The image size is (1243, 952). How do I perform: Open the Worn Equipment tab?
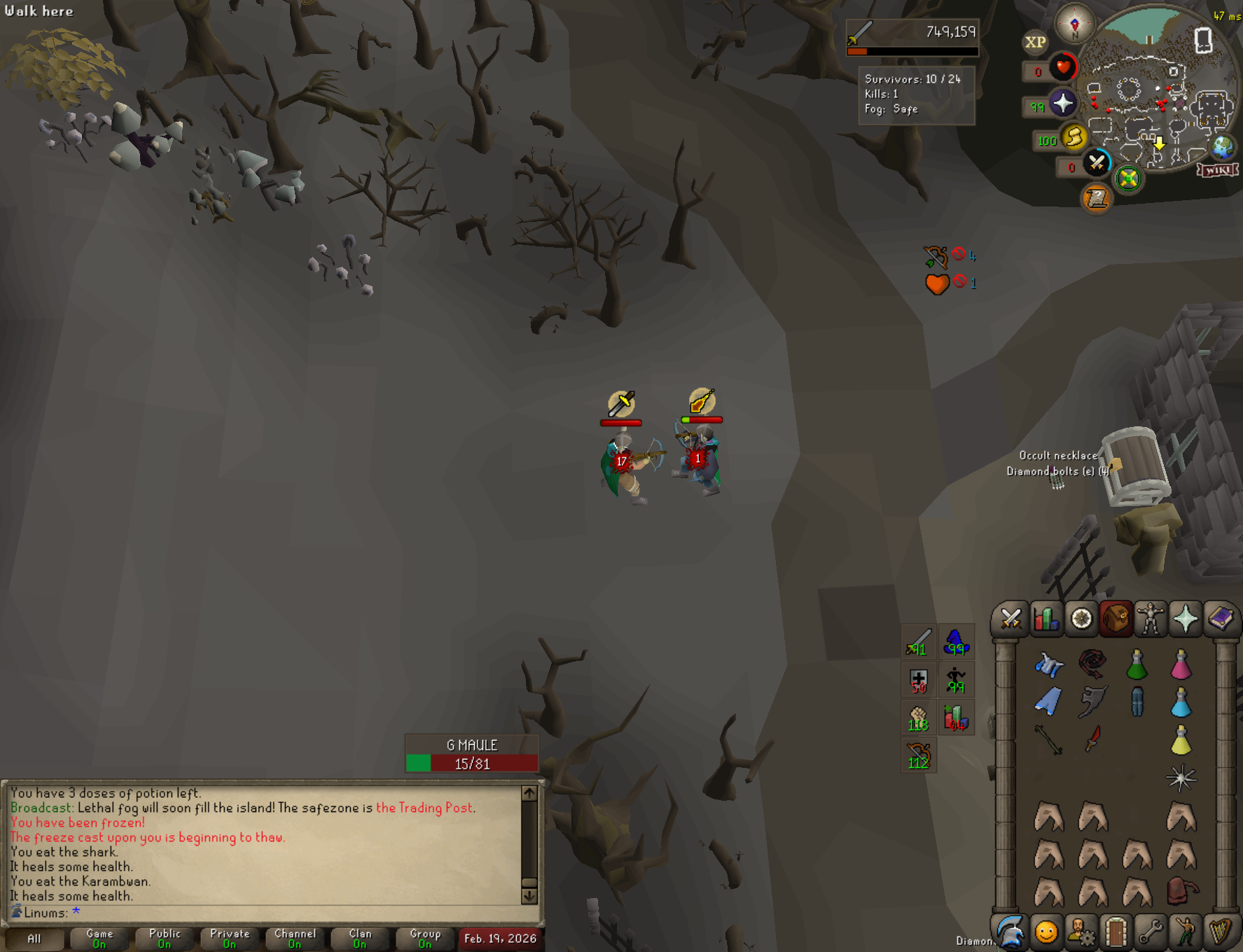tap(1151, 619)
